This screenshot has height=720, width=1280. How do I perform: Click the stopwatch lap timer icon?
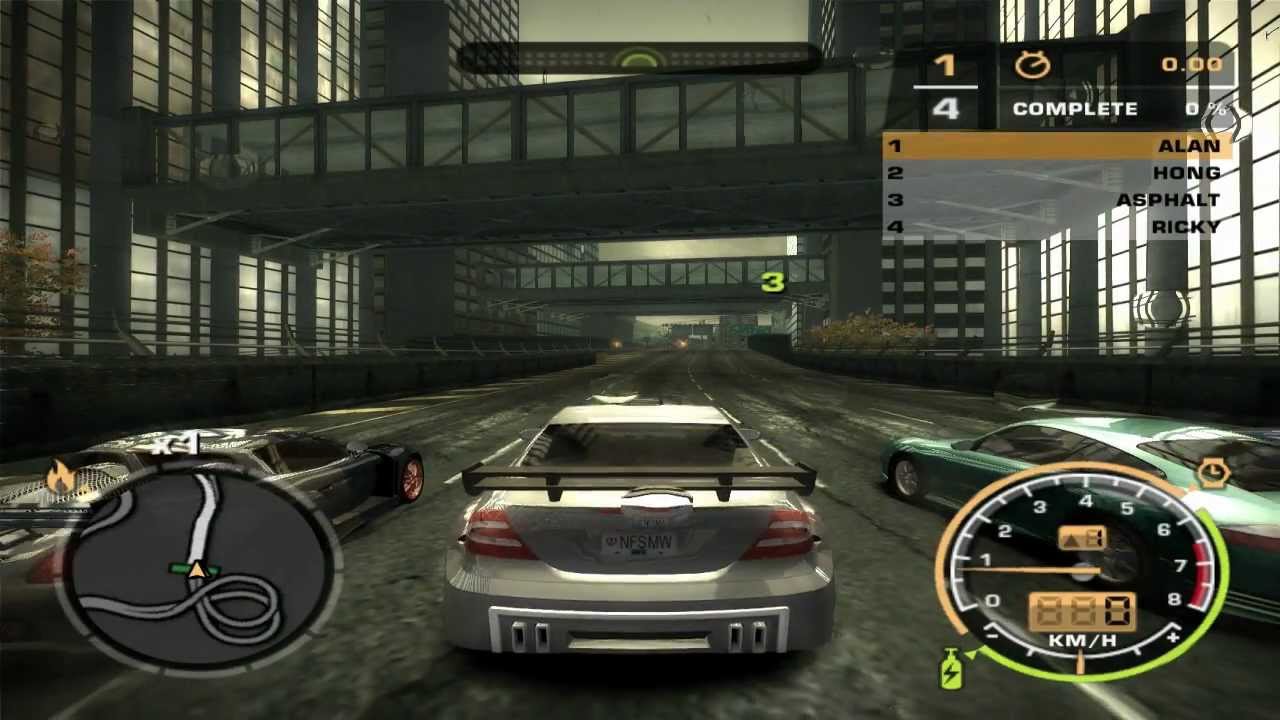click(1032, 66)
